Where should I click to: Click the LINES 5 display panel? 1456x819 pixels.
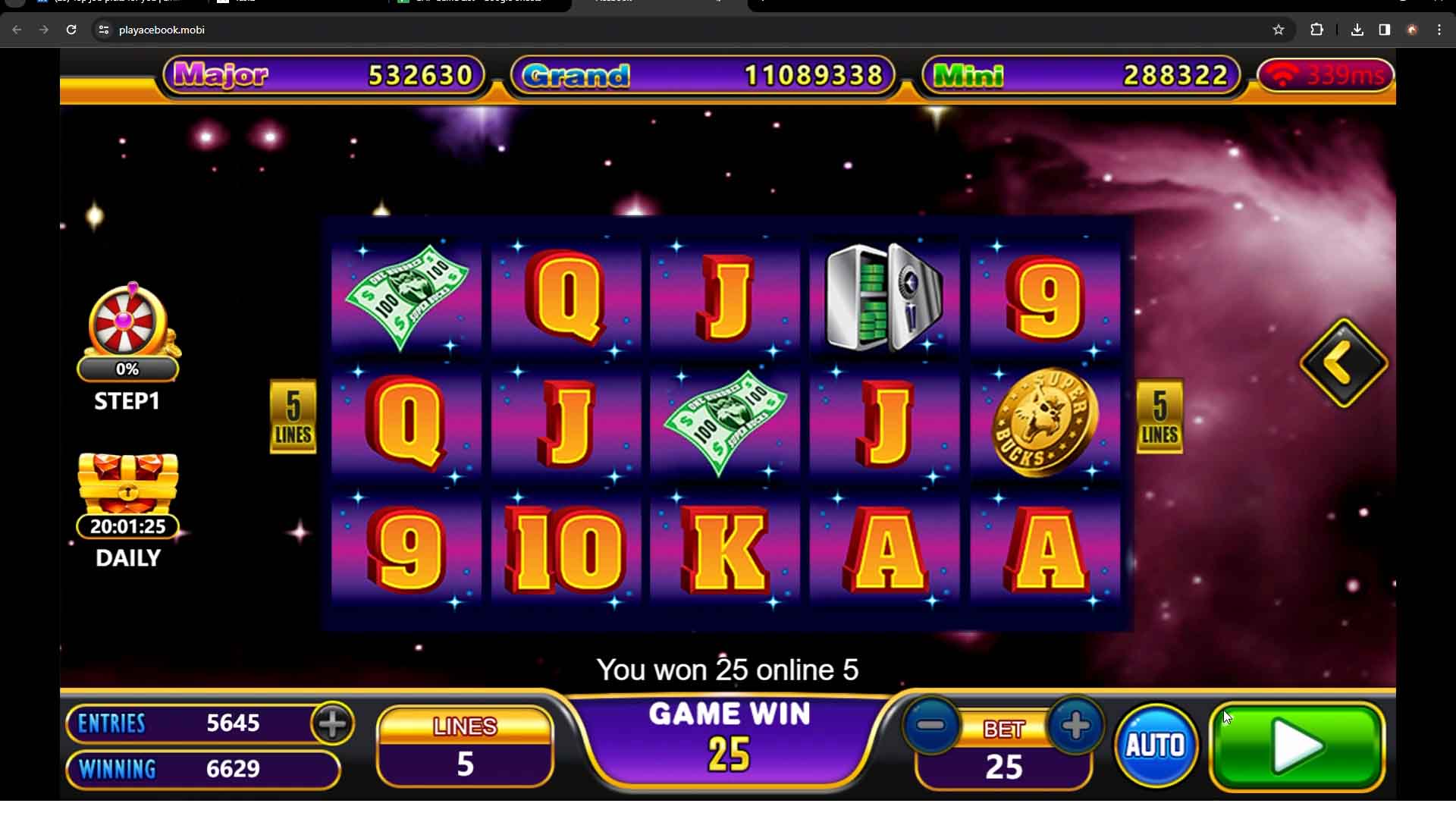click(464, 747)
